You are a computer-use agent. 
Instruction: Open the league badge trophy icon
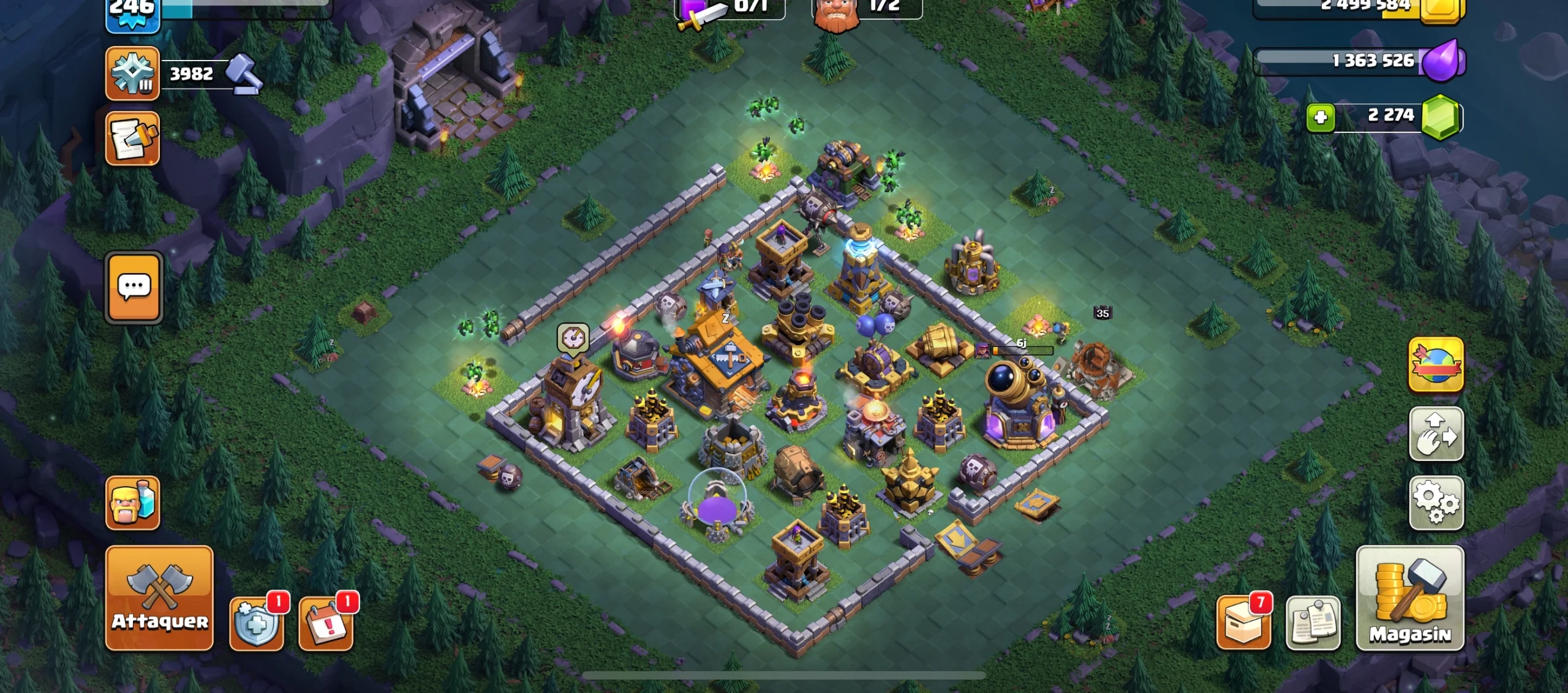132,73
